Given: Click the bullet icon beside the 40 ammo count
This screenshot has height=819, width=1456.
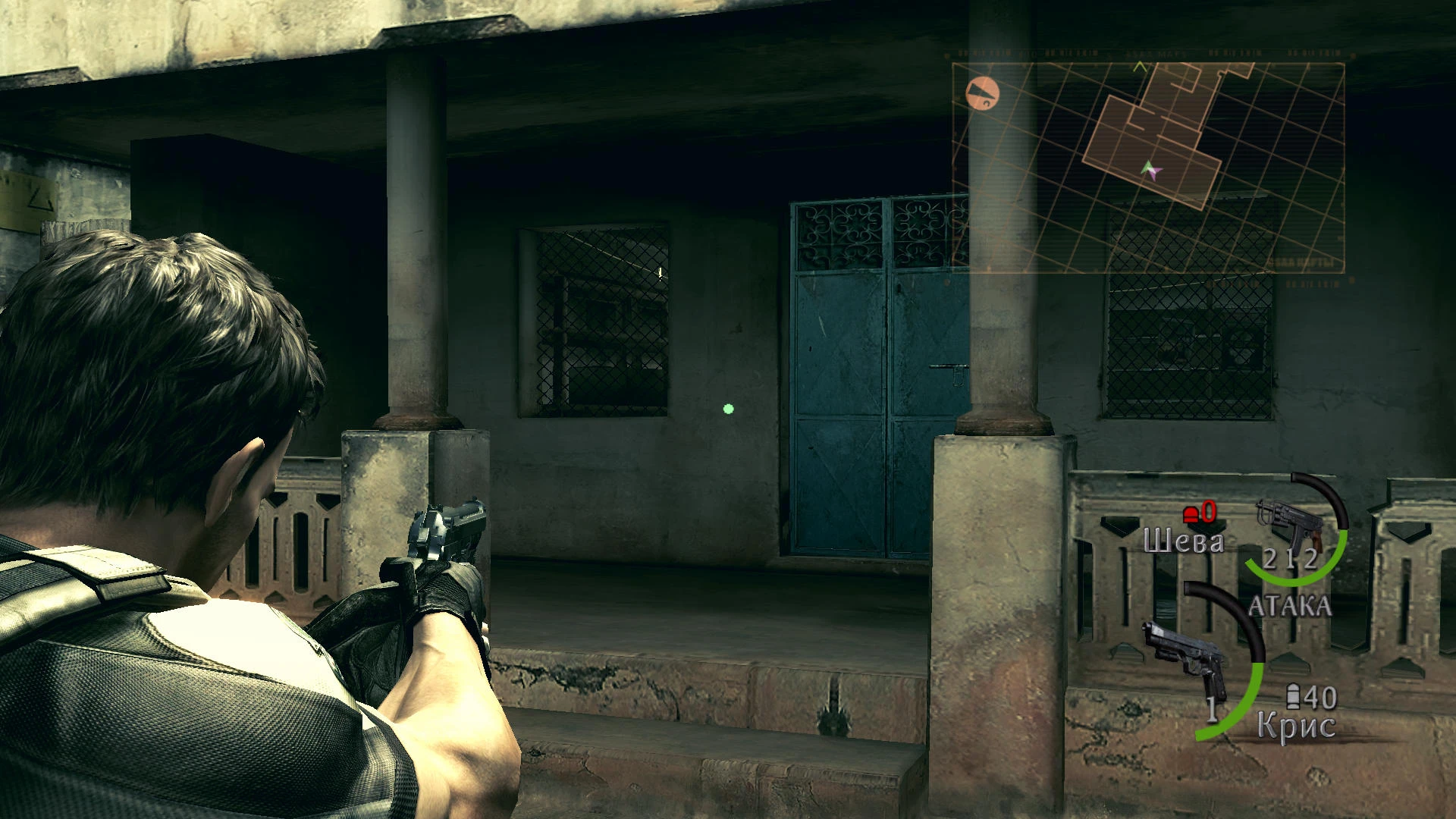Looking at the screenshot, I should (x=1293, y=695).
